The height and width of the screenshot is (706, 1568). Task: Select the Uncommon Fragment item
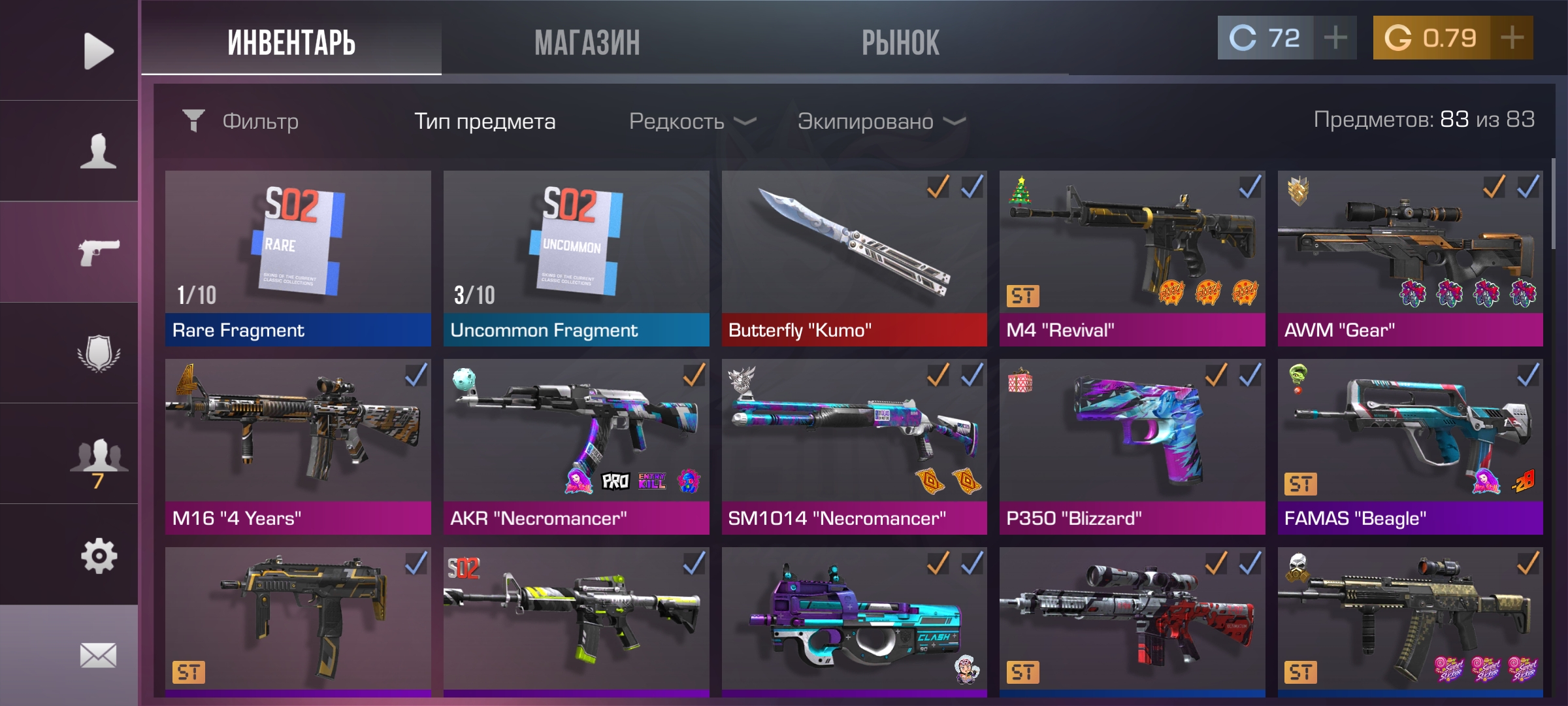576,258
